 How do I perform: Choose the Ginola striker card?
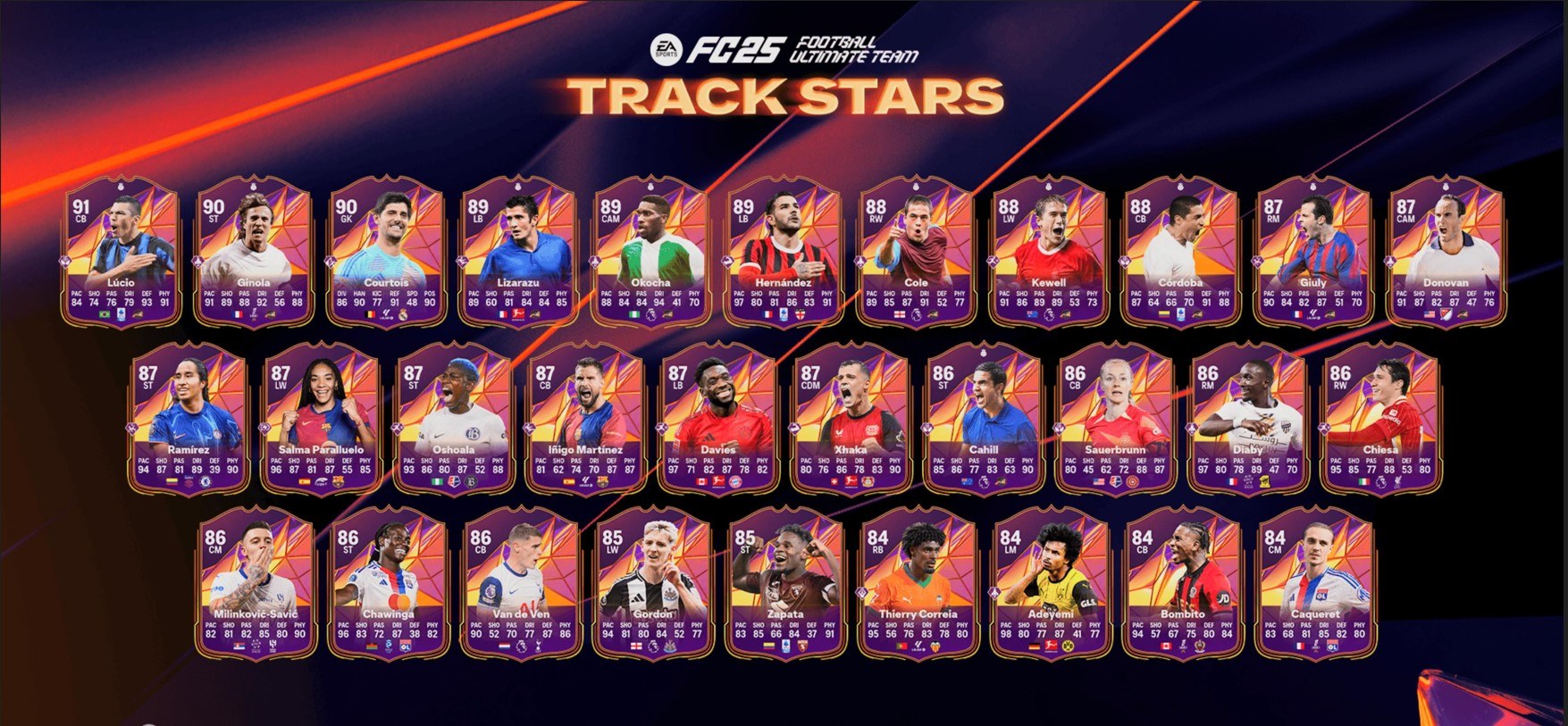[x=253, y=252]
